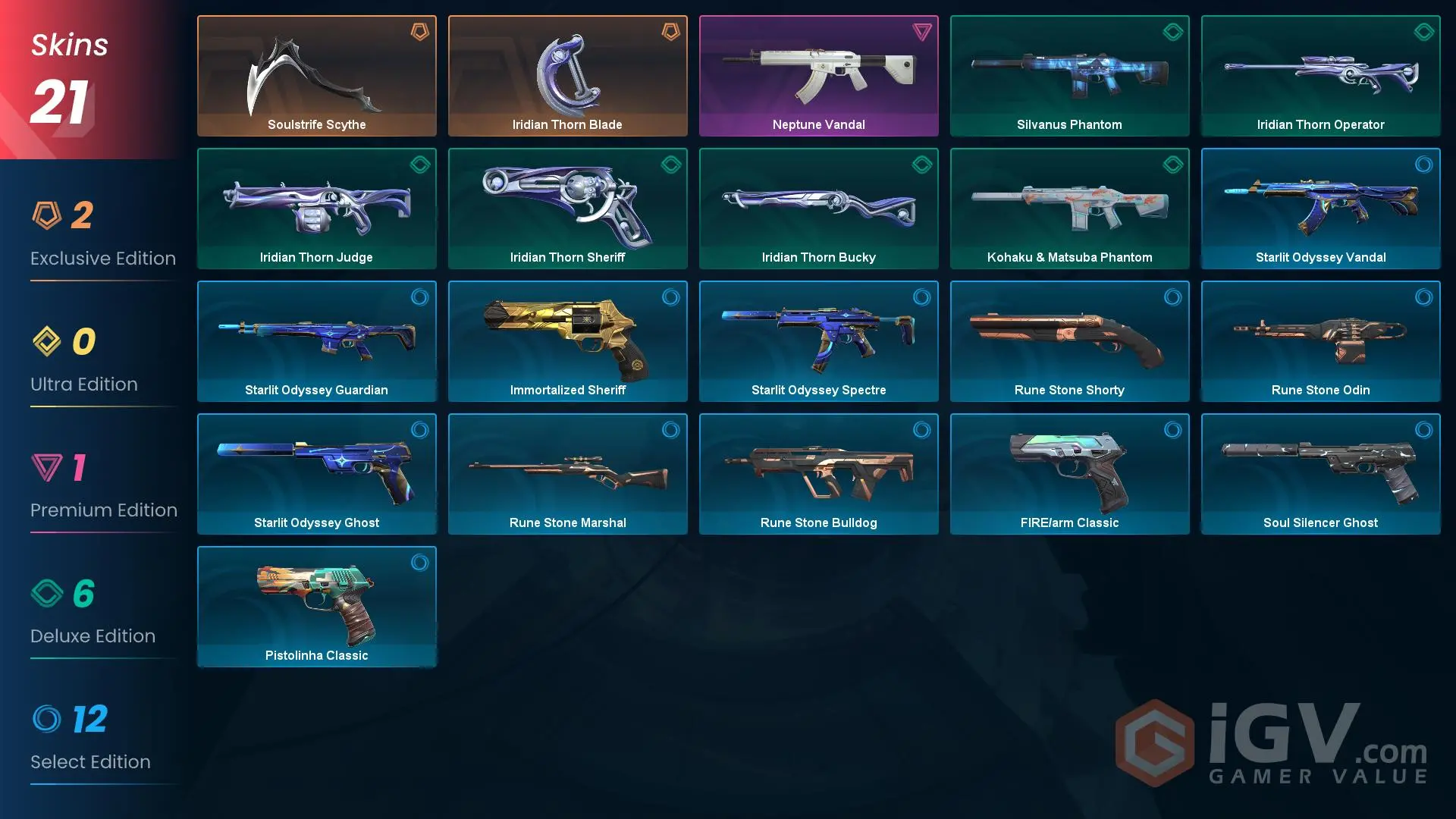The image size is (1456, 819).
Task: Click the Deluxe badge on Silvanus Phantom card
Action: click(x=1172, y=32)
